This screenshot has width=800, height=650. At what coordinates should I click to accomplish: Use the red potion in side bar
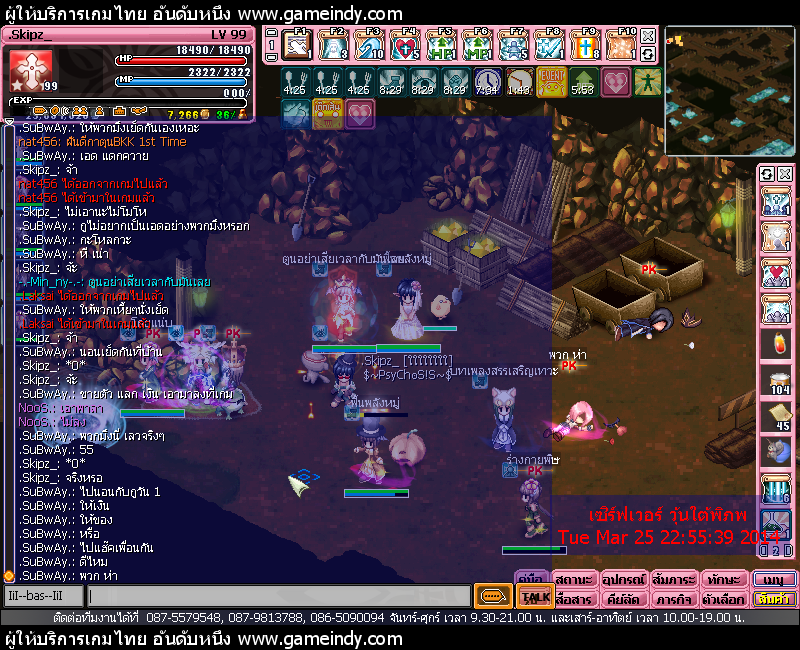click(777, 343)
